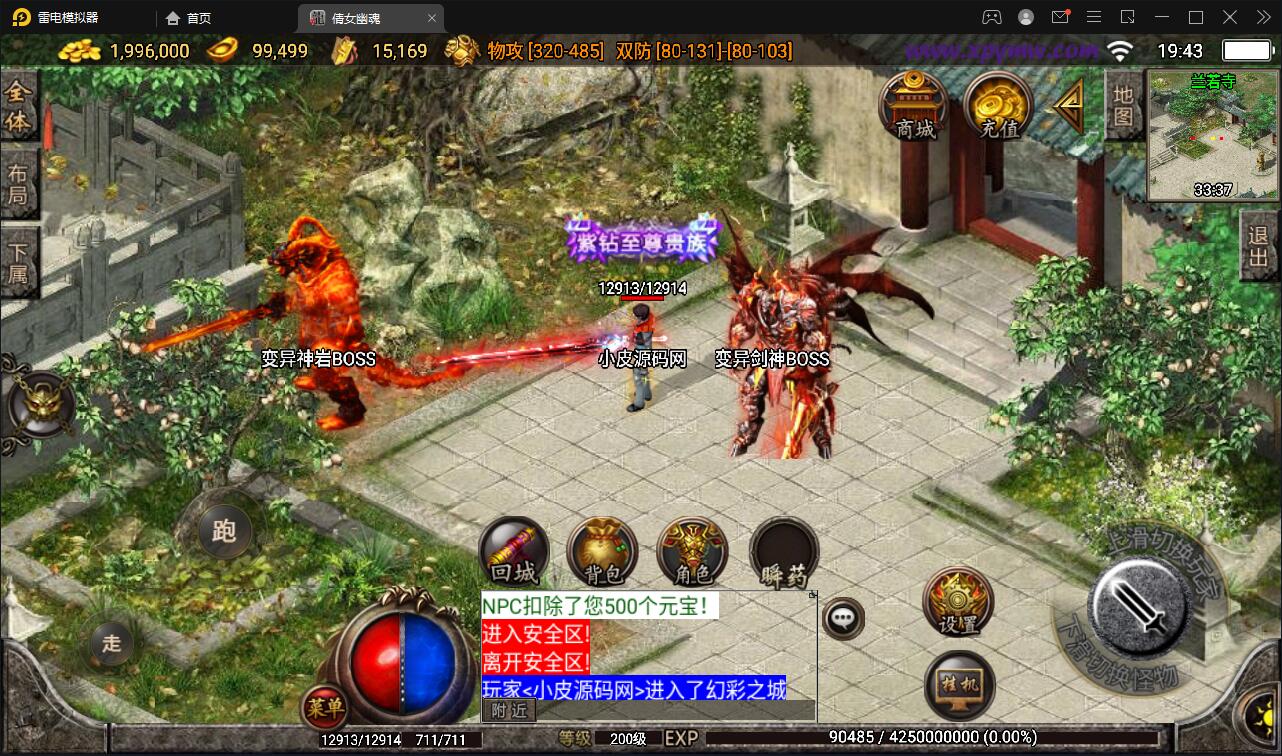1282x756 pixels.
Task: Open the 地图 map button
Action: point(1123,105)
